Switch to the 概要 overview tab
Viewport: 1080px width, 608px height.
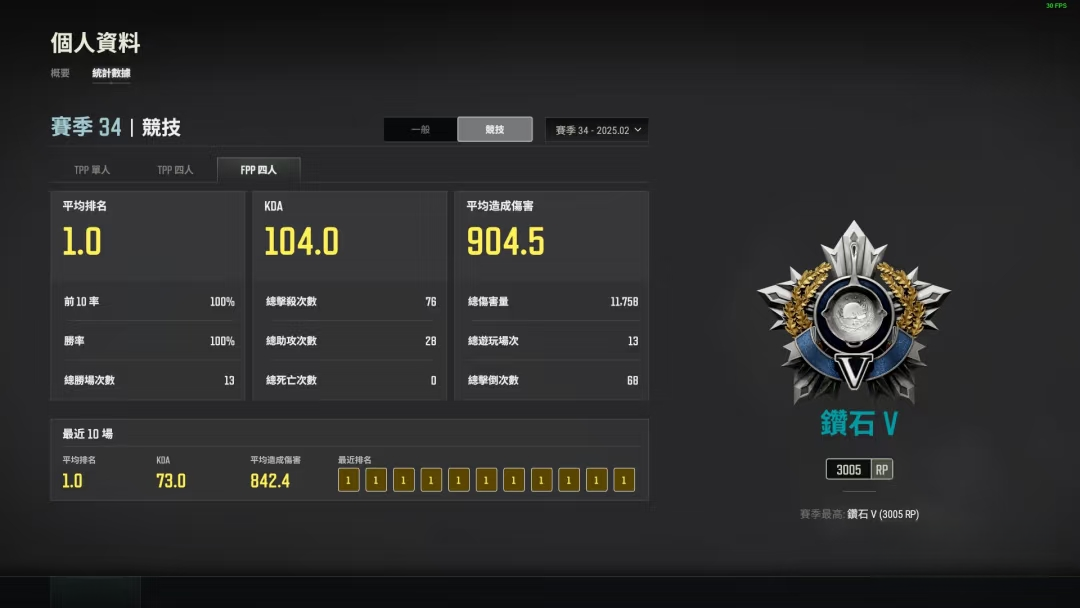[x=61, y=73]
